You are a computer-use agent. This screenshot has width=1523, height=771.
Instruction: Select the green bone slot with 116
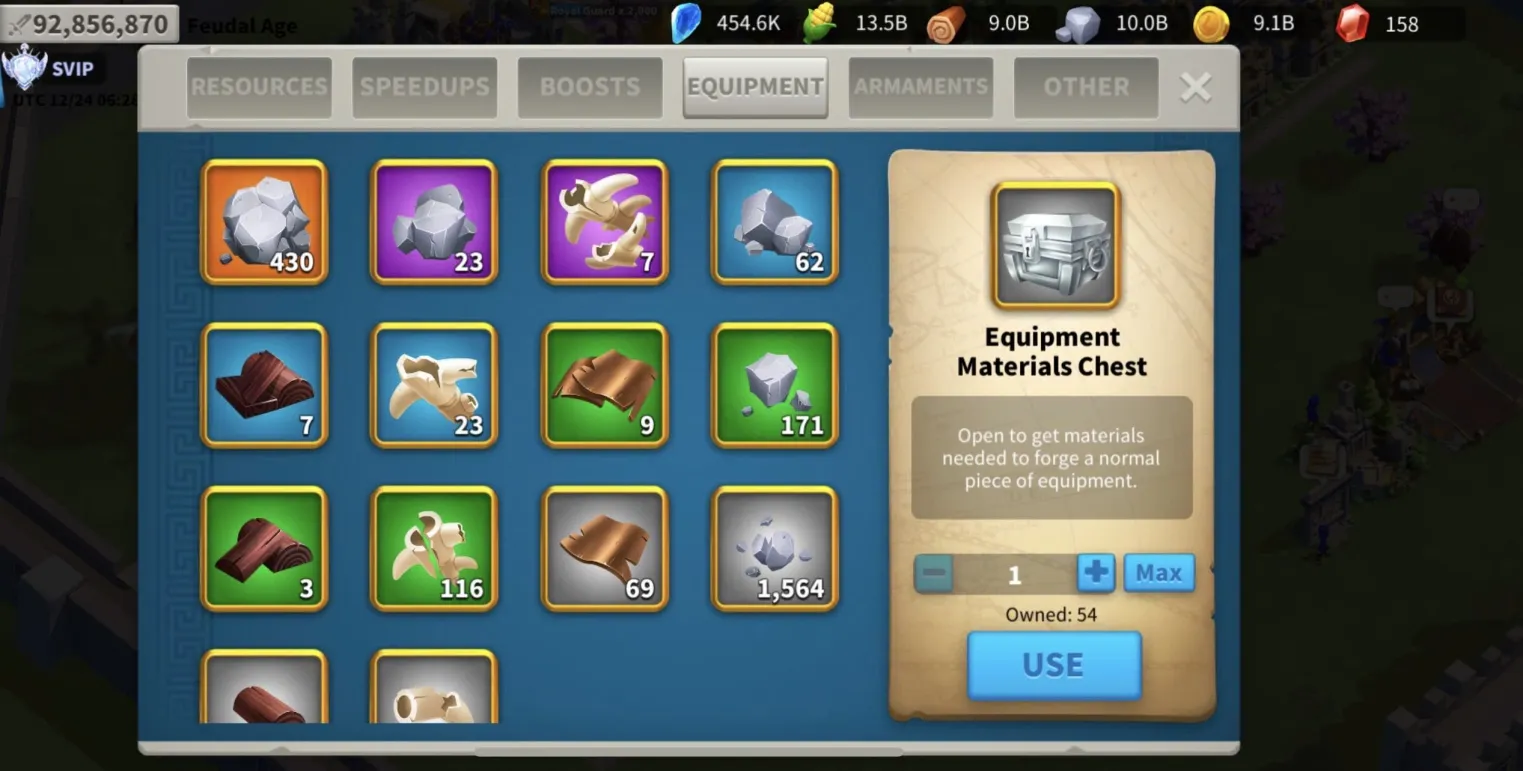435,548
